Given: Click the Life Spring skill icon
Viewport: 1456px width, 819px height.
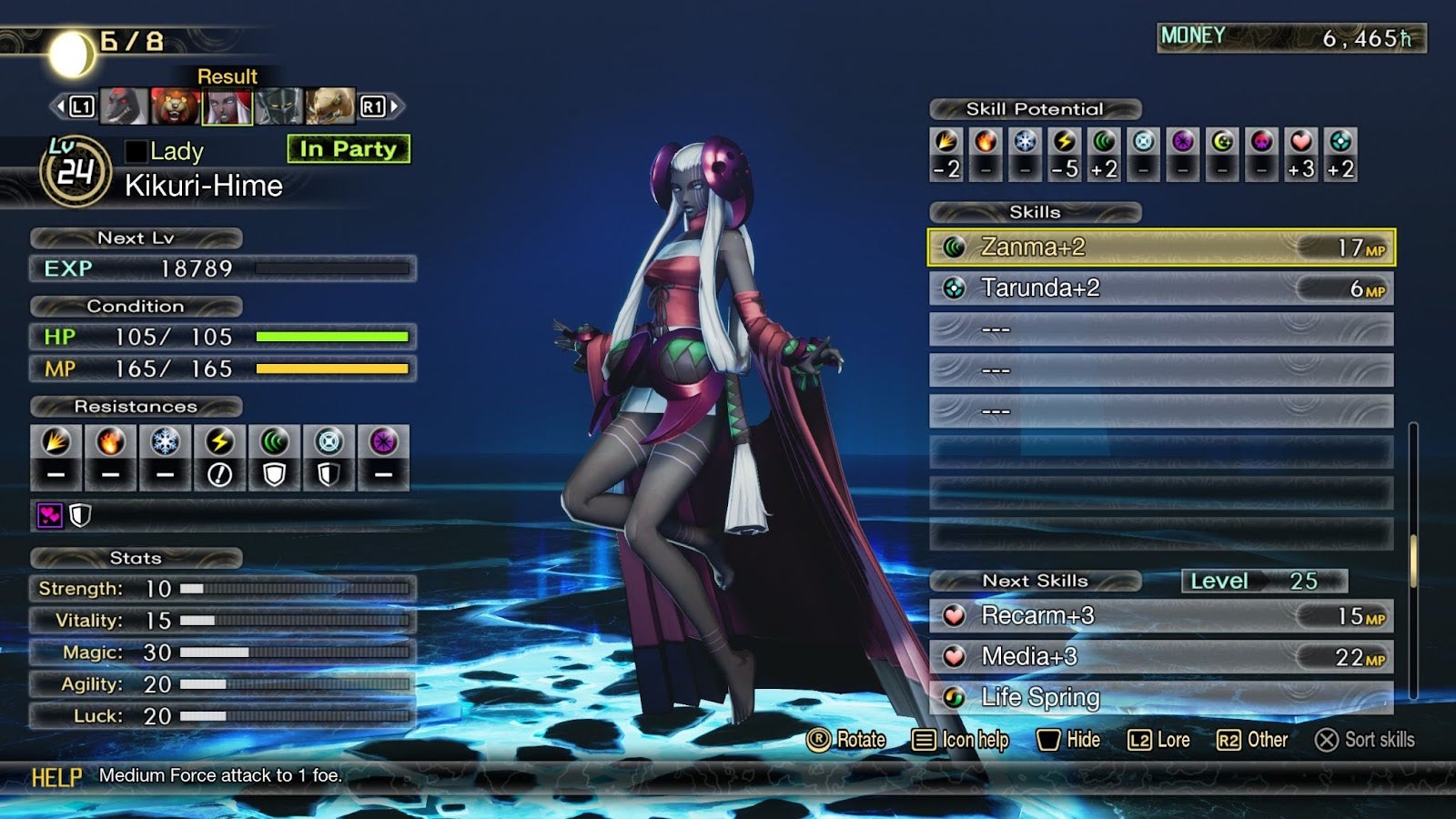Looking at the screenshot, I should (955, 698).
